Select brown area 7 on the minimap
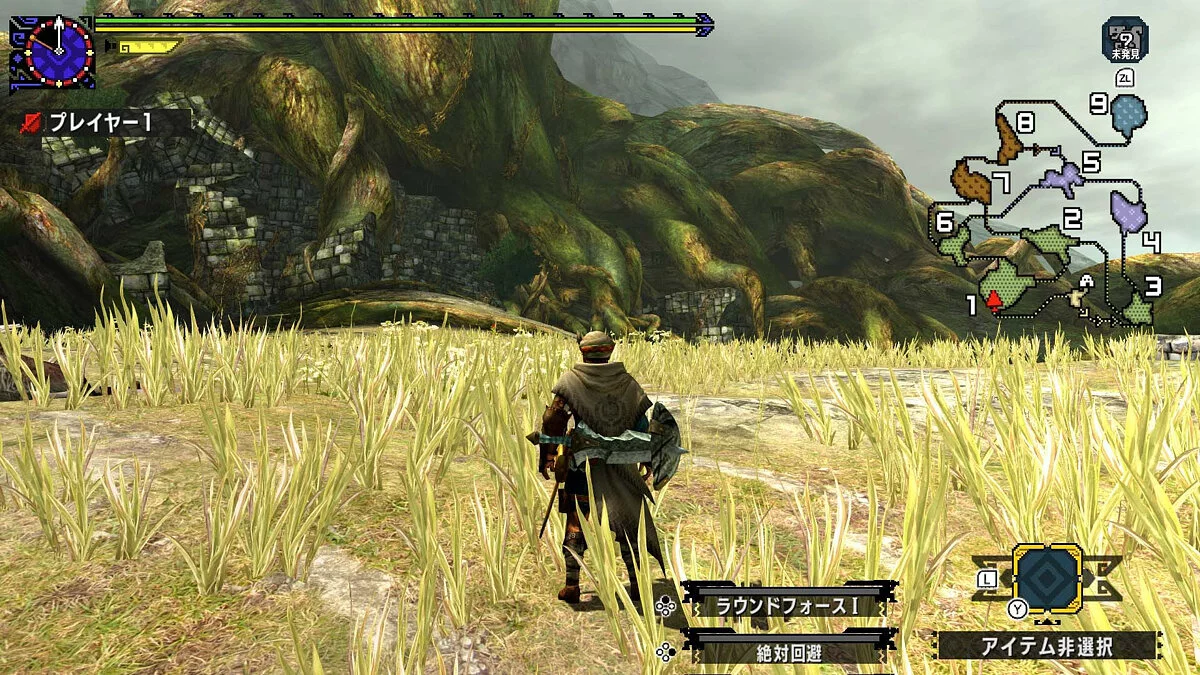1200x675 pixels. click(x=969, y=183)
